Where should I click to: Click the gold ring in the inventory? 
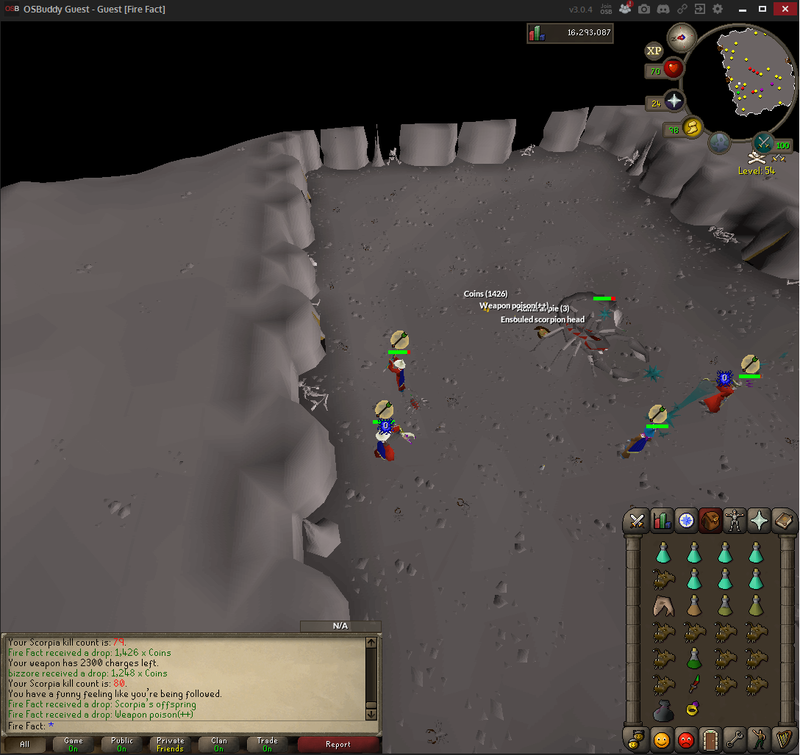[x=692, y=710]
